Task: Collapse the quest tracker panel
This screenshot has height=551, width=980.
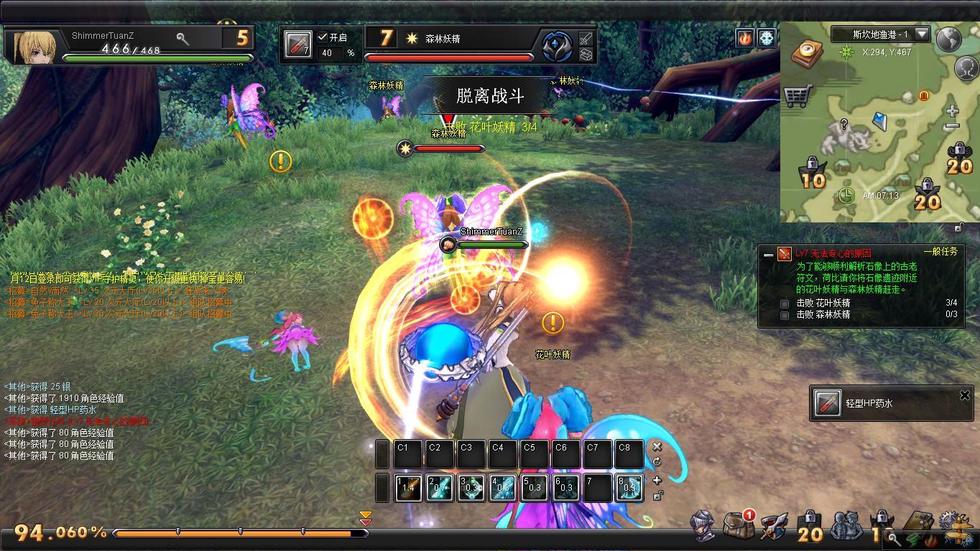Action: [x=768, y=254]
